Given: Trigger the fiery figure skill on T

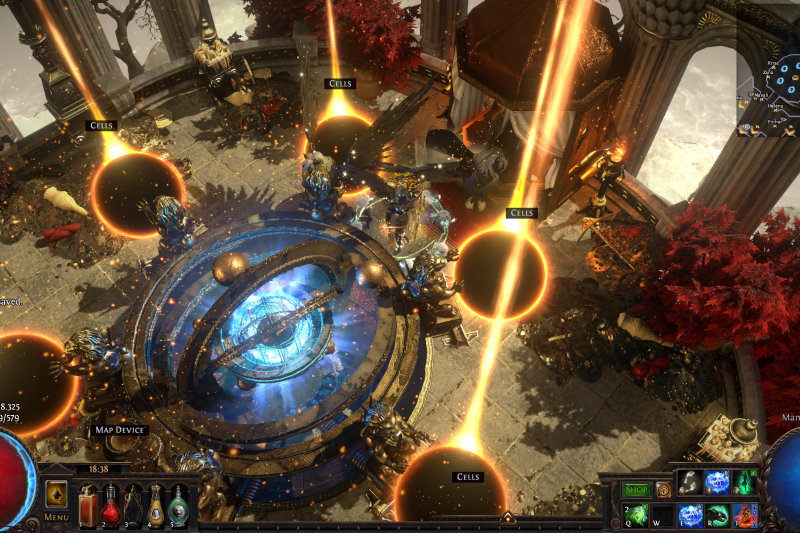Looking at the screenshot, I should (x=746, y=514).
